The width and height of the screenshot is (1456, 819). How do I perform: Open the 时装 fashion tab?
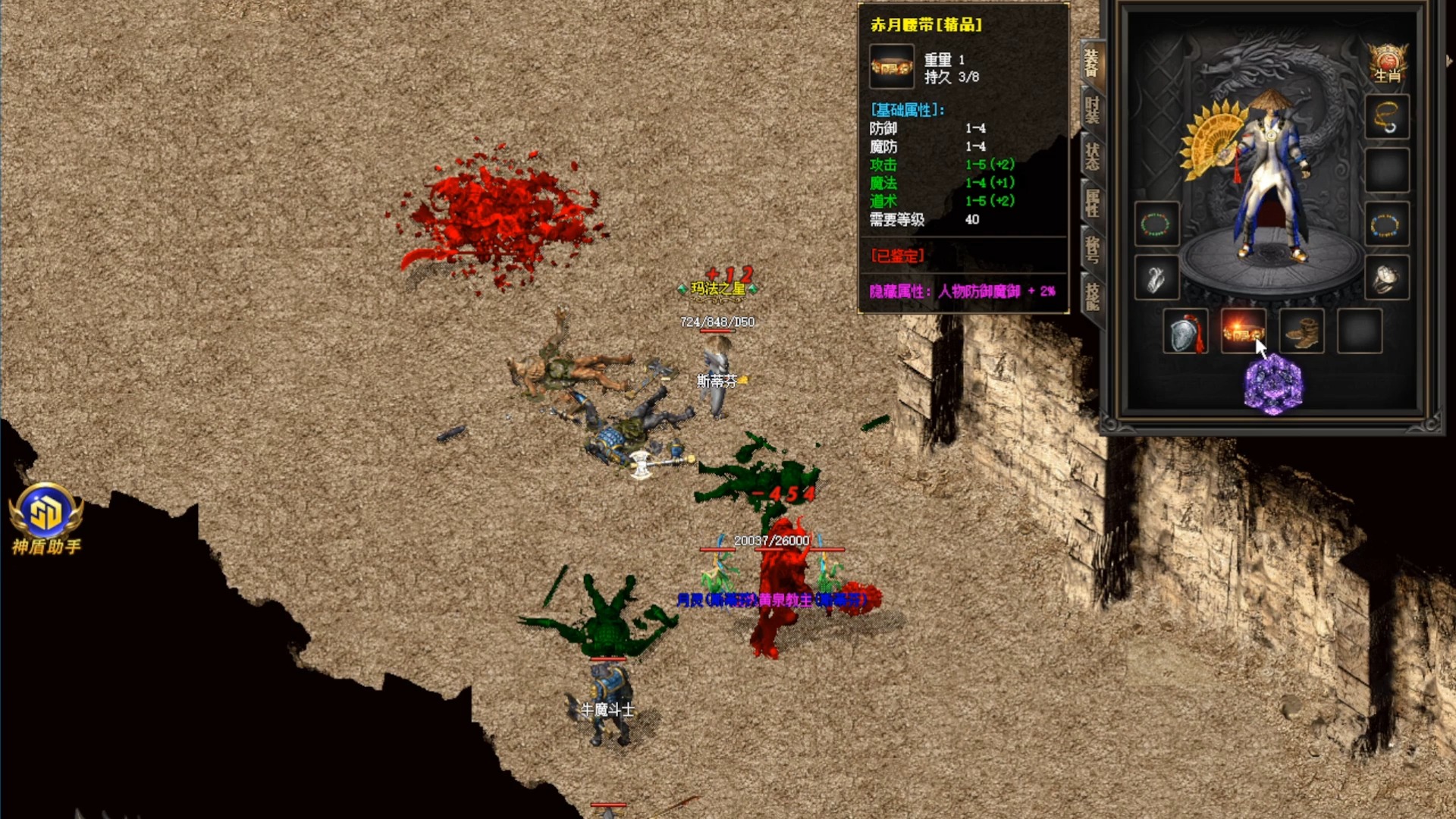(x=1092, y=111)
